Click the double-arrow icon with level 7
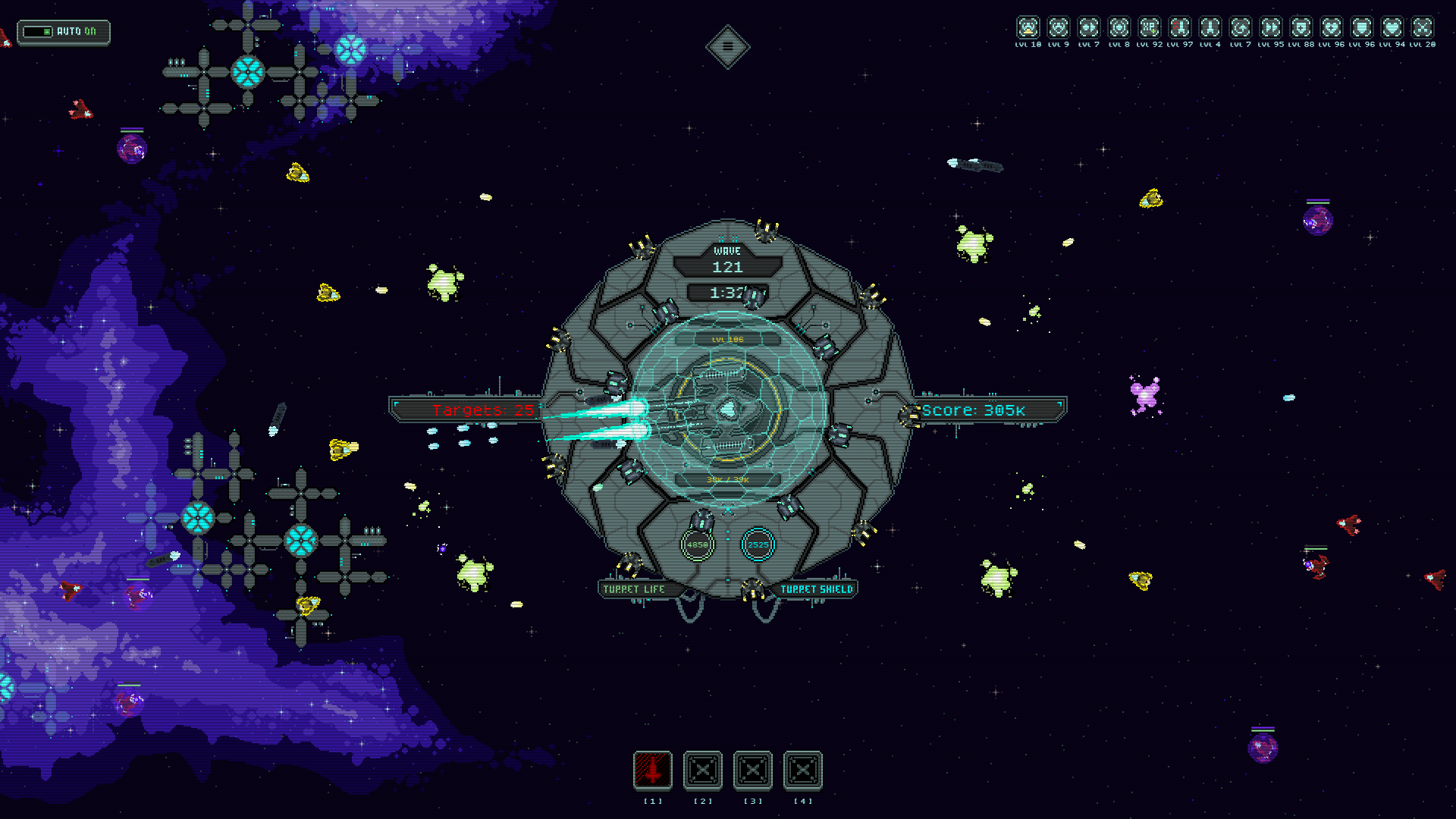This screenshot has height=819, width=1456. tap(1089, 28)
